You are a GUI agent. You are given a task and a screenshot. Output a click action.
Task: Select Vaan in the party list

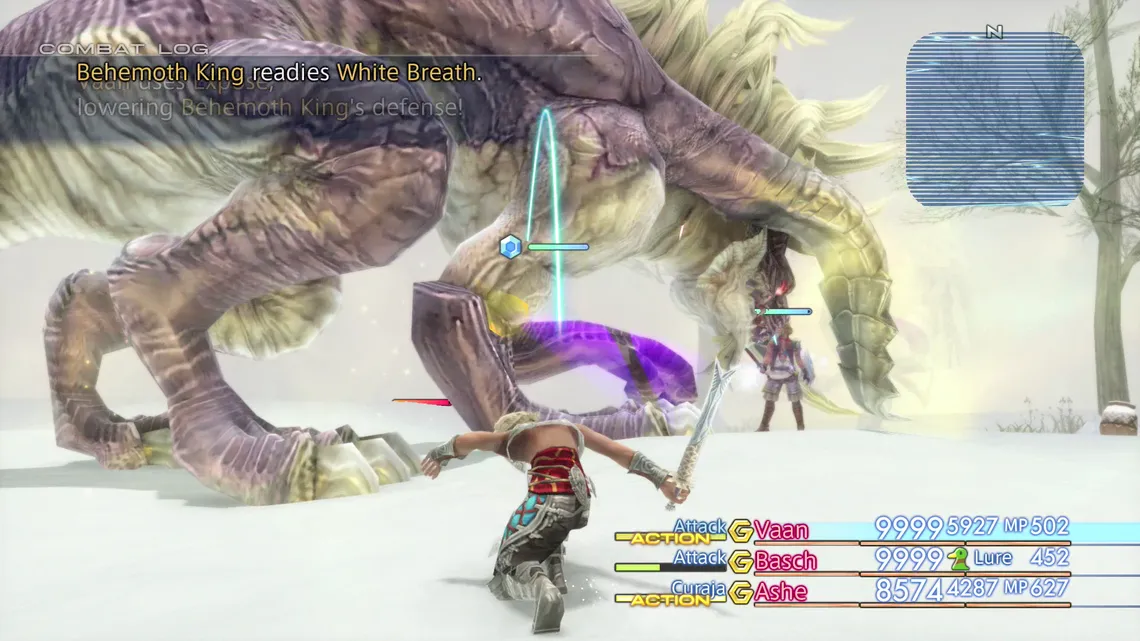click(781, 530)
